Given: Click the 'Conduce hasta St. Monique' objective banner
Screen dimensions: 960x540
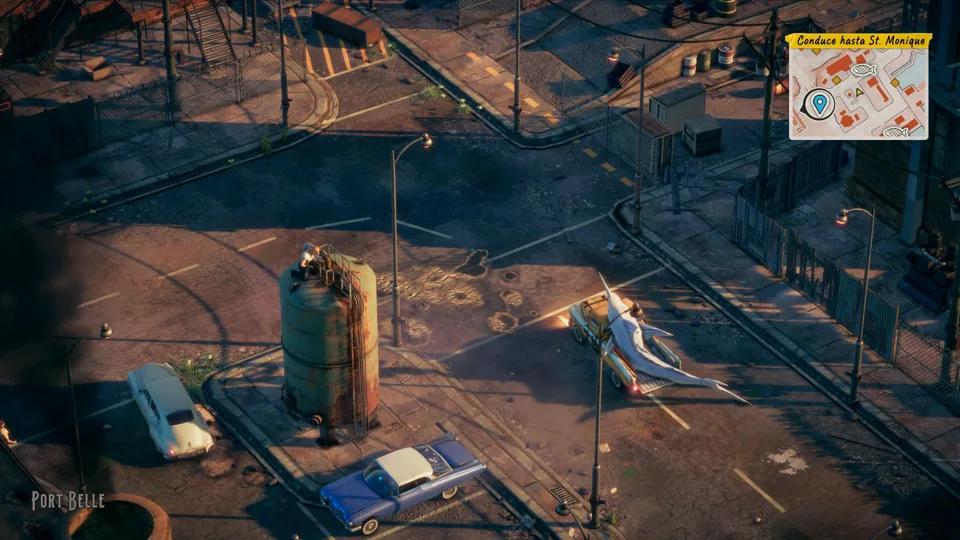Looking at the screenshot, I should coord(858,41).
